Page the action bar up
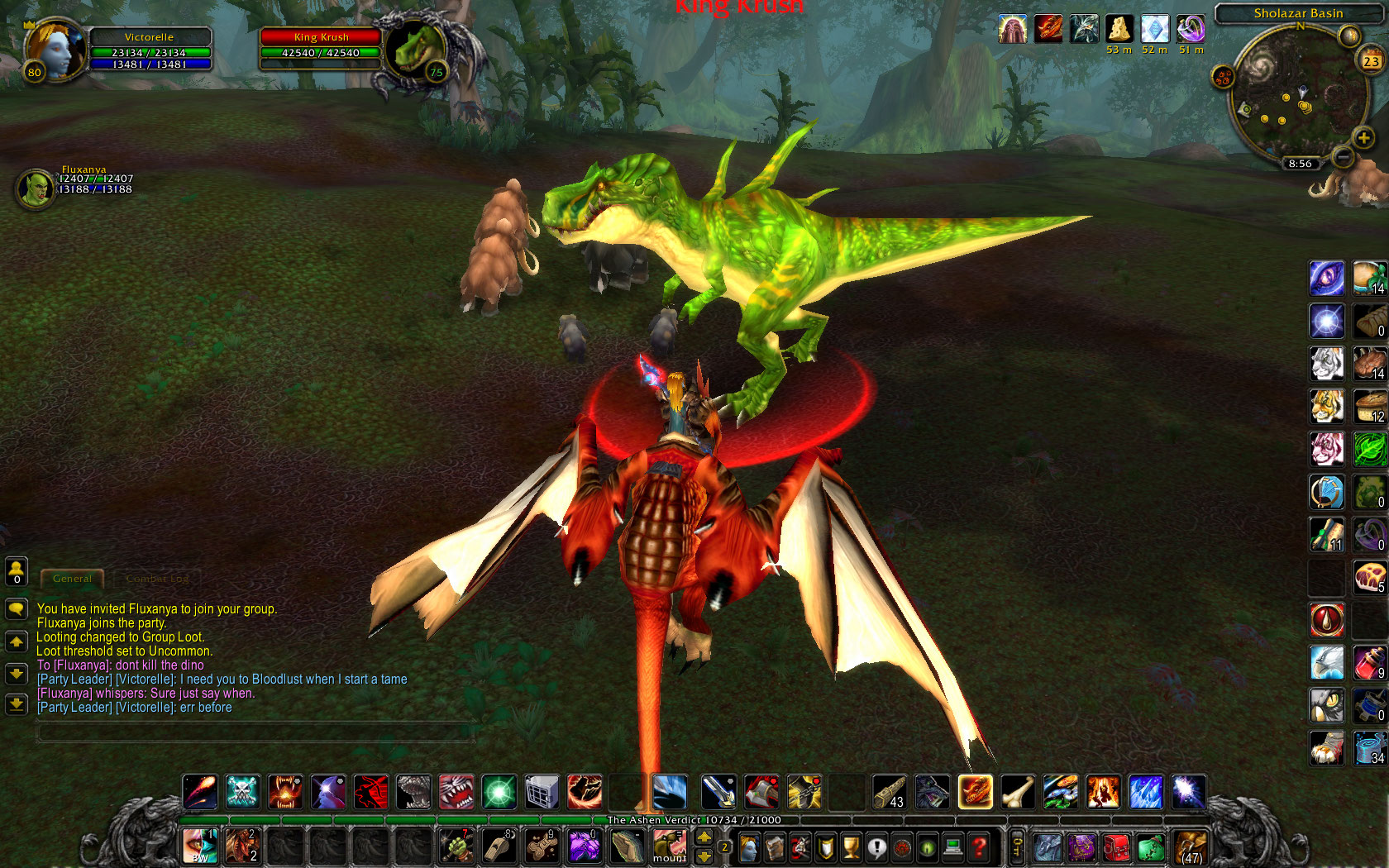The width and height of the screenshot is (1389, 868). (704, 837)
